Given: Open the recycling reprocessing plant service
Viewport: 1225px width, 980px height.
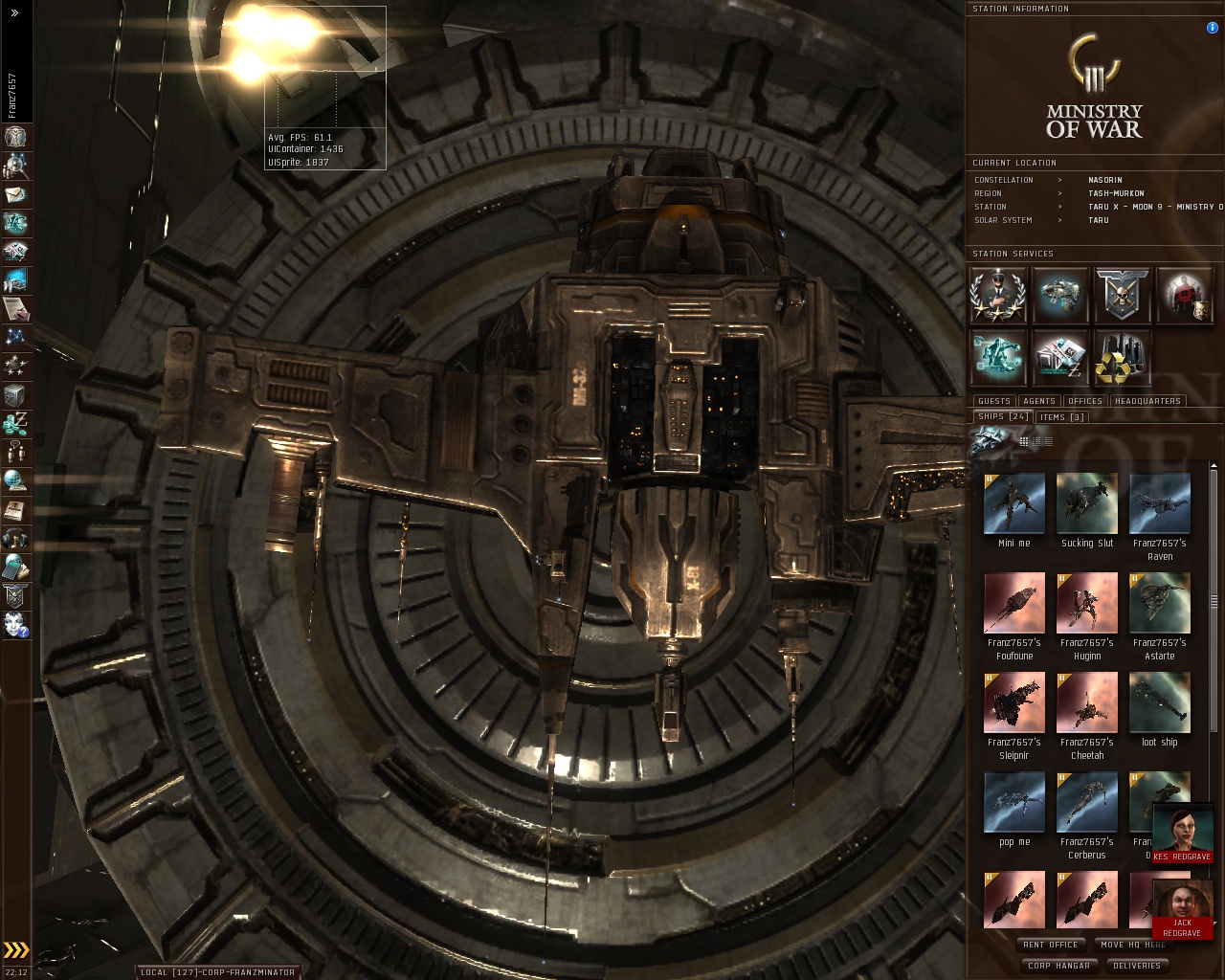Looking at the screenshot, I should (x=1122, y=357).
